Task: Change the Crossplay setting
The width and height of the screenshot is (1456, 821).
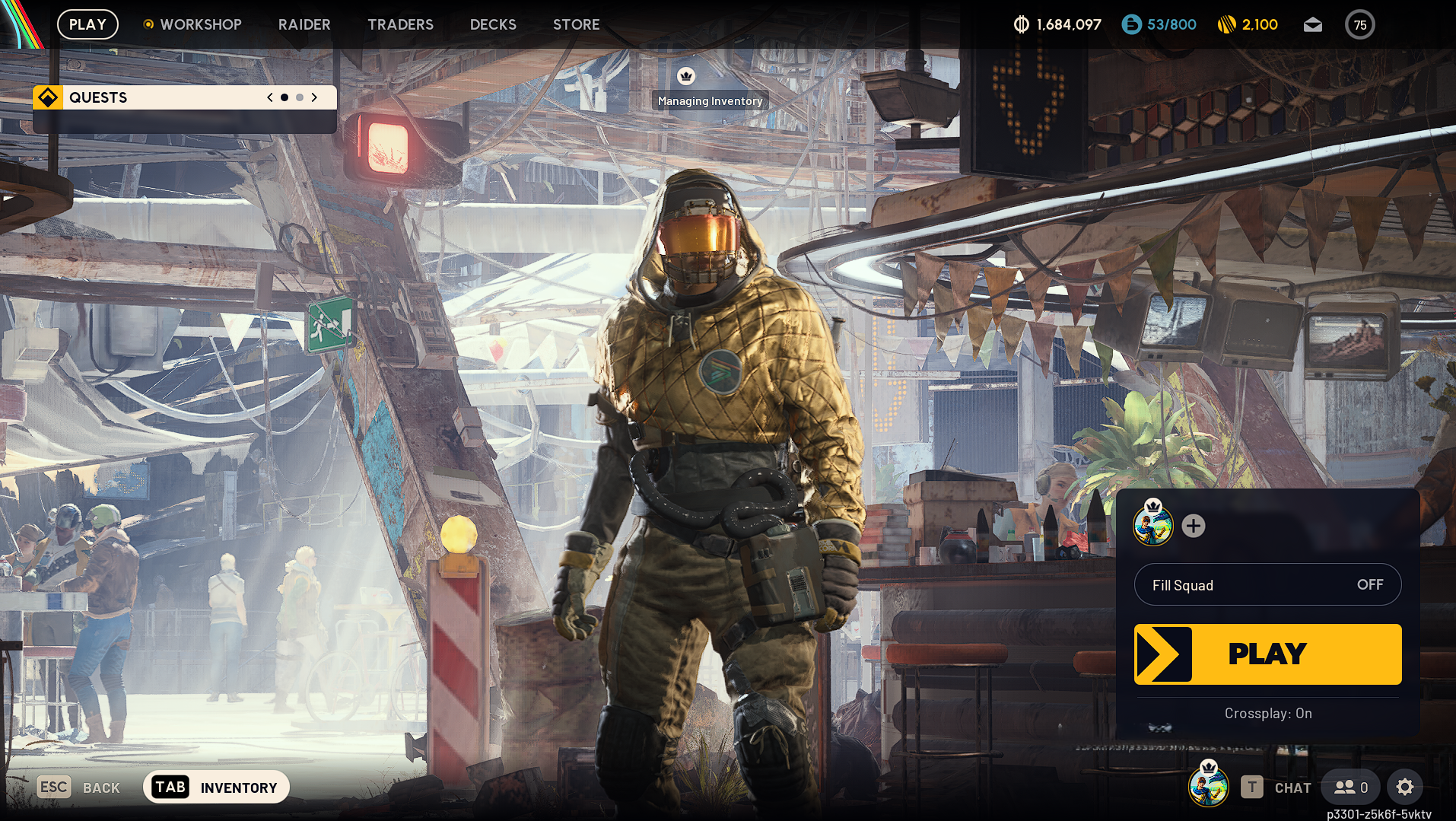Action: 1267,713
